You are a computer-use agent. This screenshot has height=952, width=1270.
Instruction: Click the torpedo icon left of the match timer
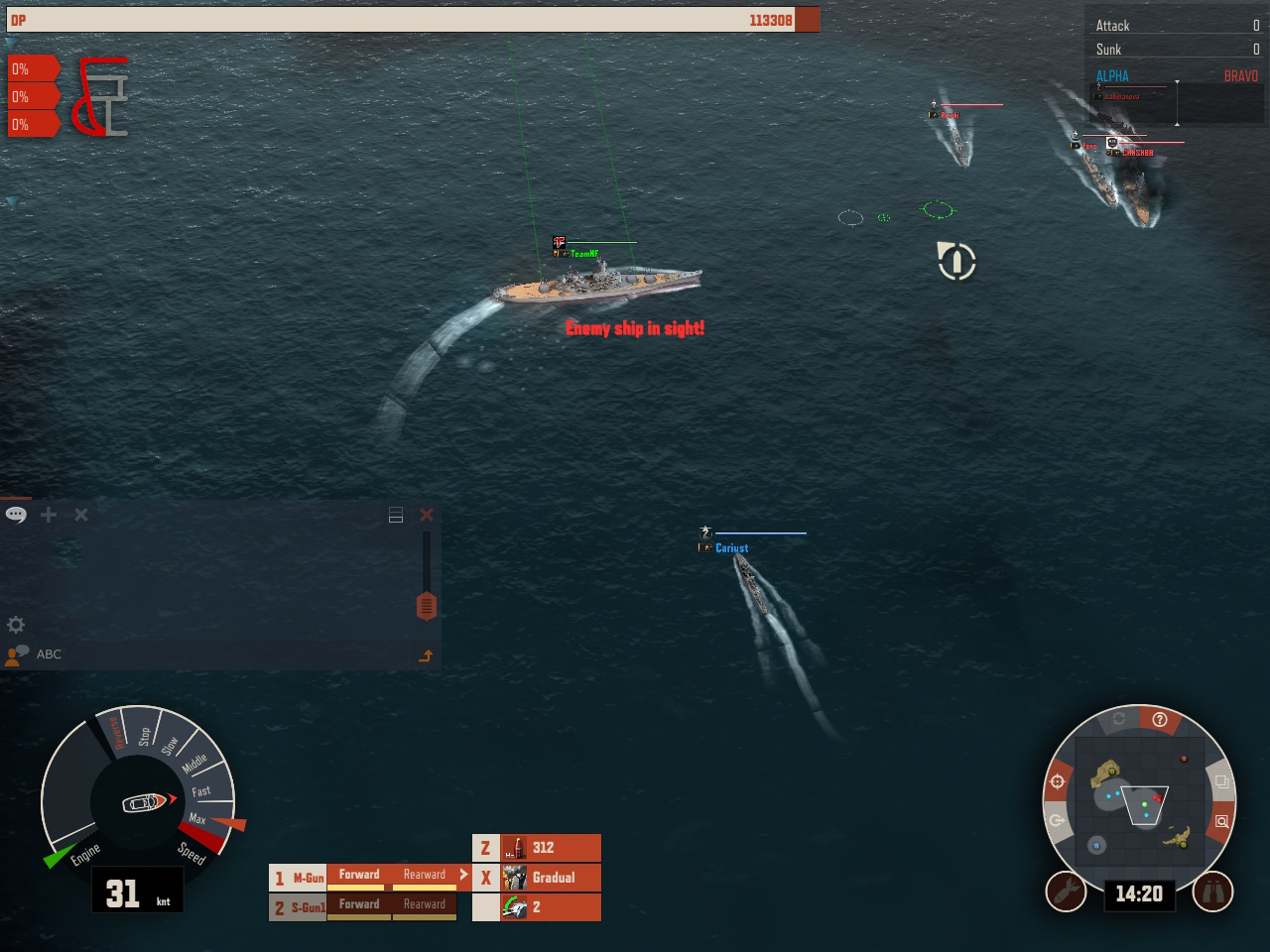coord(1064,891)
